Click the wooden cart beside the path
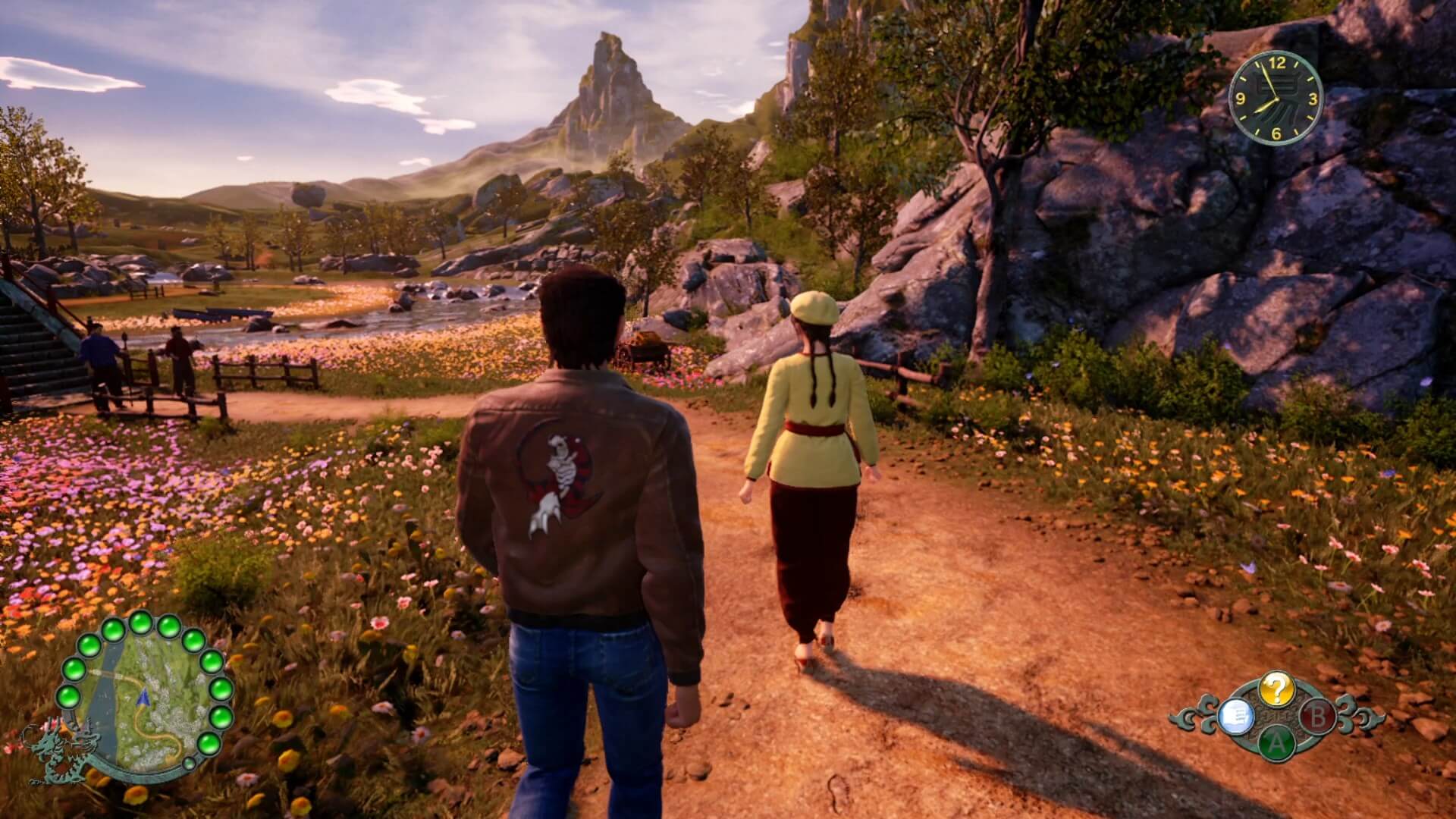The width and height of the screenshot is (1456, 819). (645, 349)
